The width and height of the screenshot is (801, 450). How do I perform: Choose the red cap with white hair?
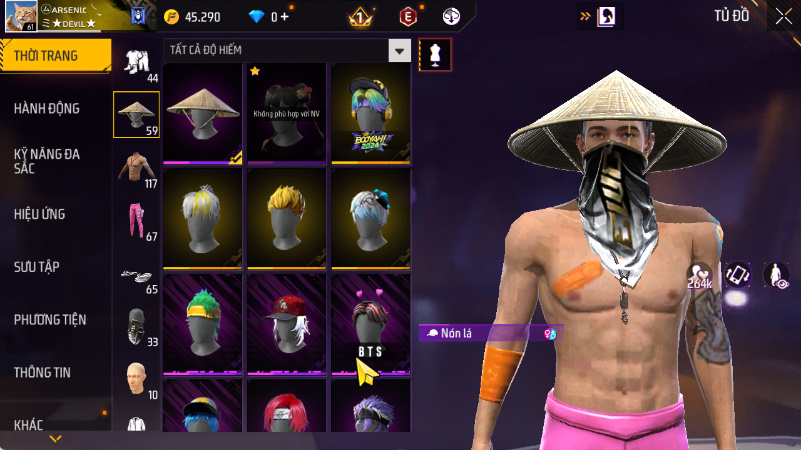point(286,320)
